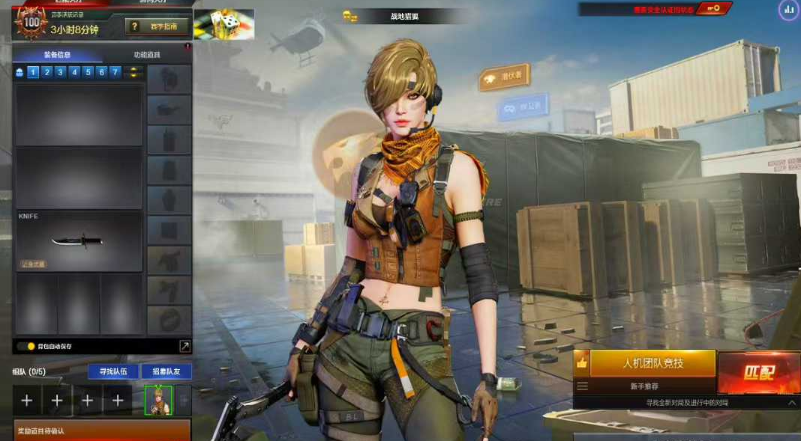The height and width of the screenshot is (441, 801).
Task: Expand the backpack panel with arrow icon
Action: tap(184, 346)
